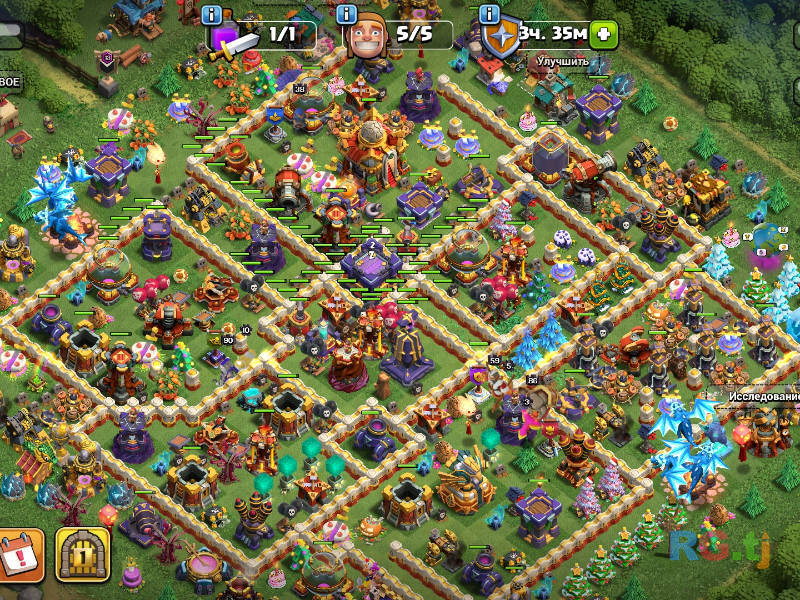Tap the green plus next to shield timer
The width and height of the screenshot is (800, 600).
pos(603,34)
